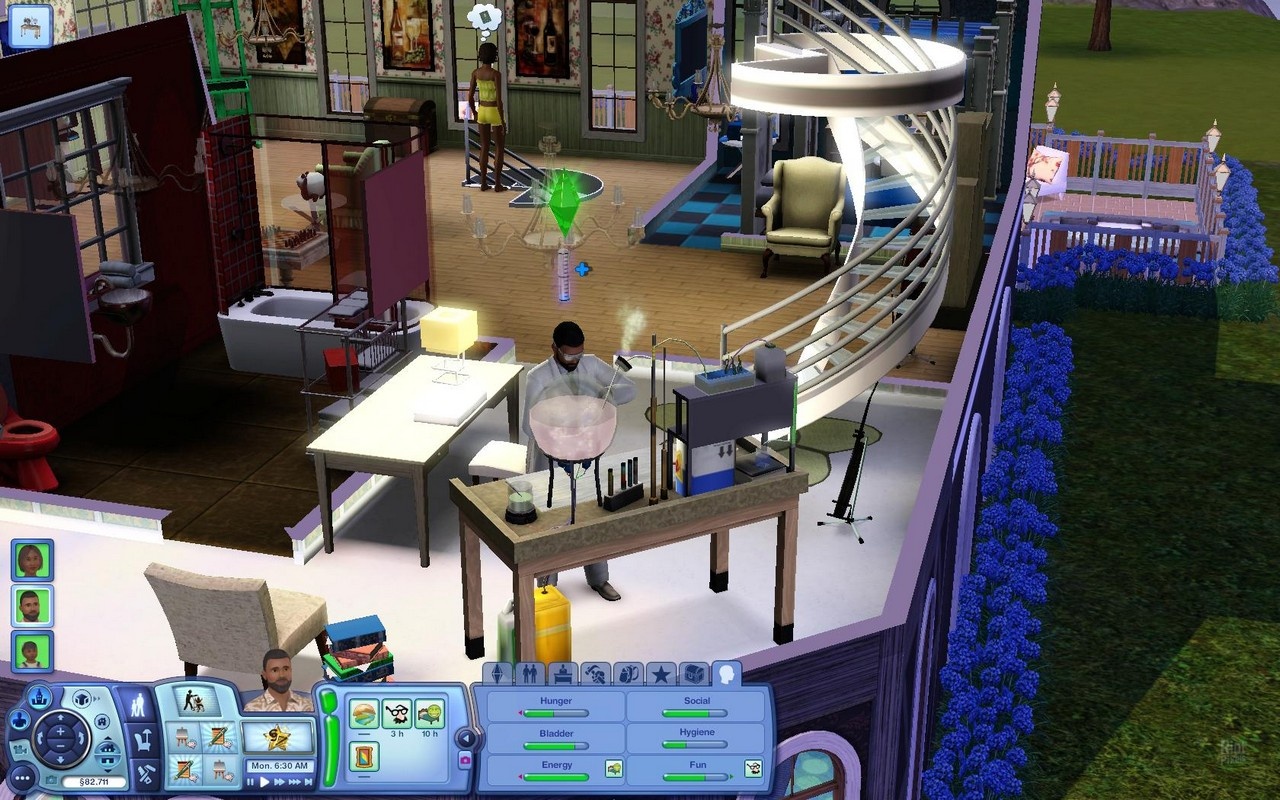1280x800 pixels.
Task: Switch to Buy Mode with armchair icon
Action: (143, 740)
